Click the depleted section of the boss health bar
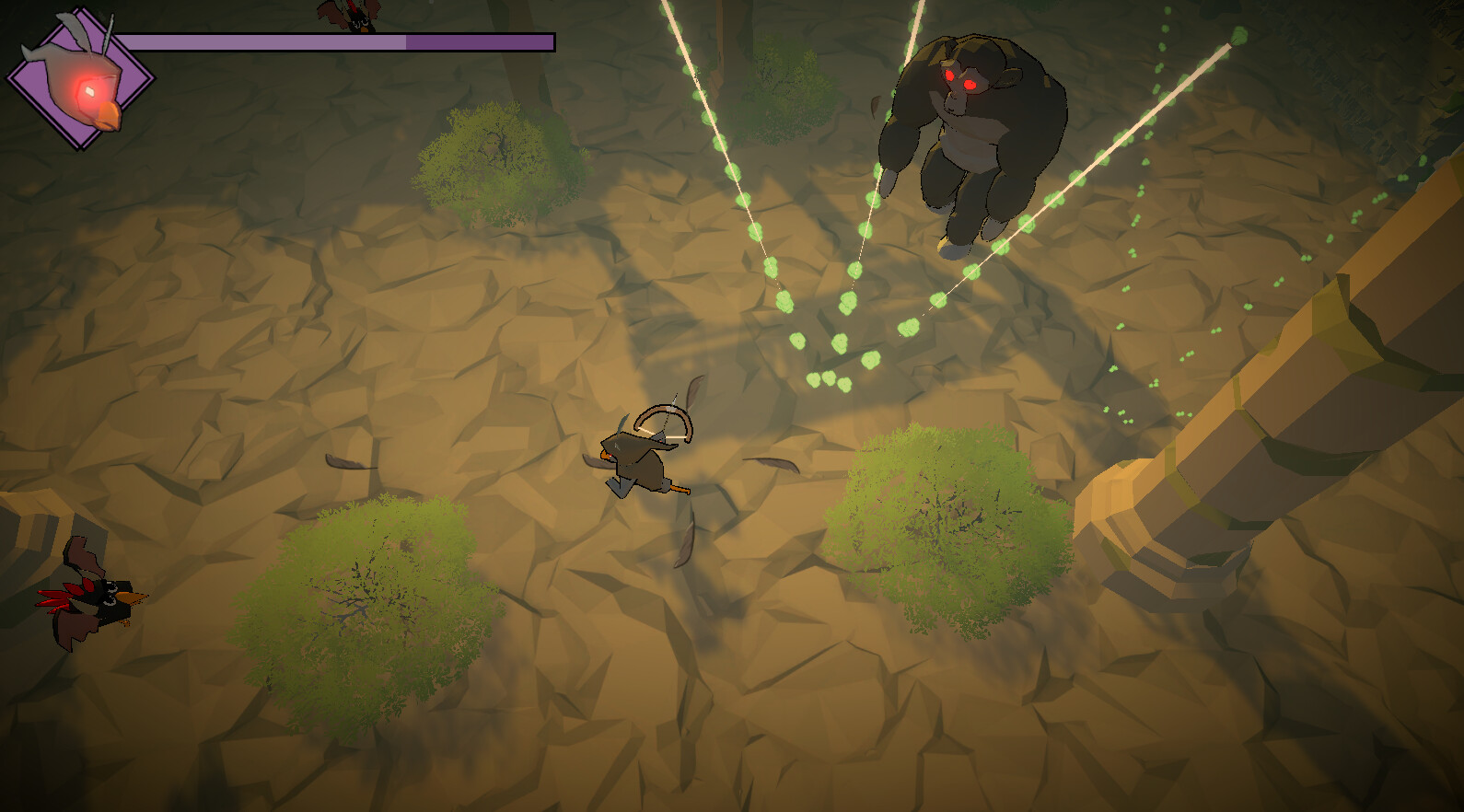 tap(479, 41)
